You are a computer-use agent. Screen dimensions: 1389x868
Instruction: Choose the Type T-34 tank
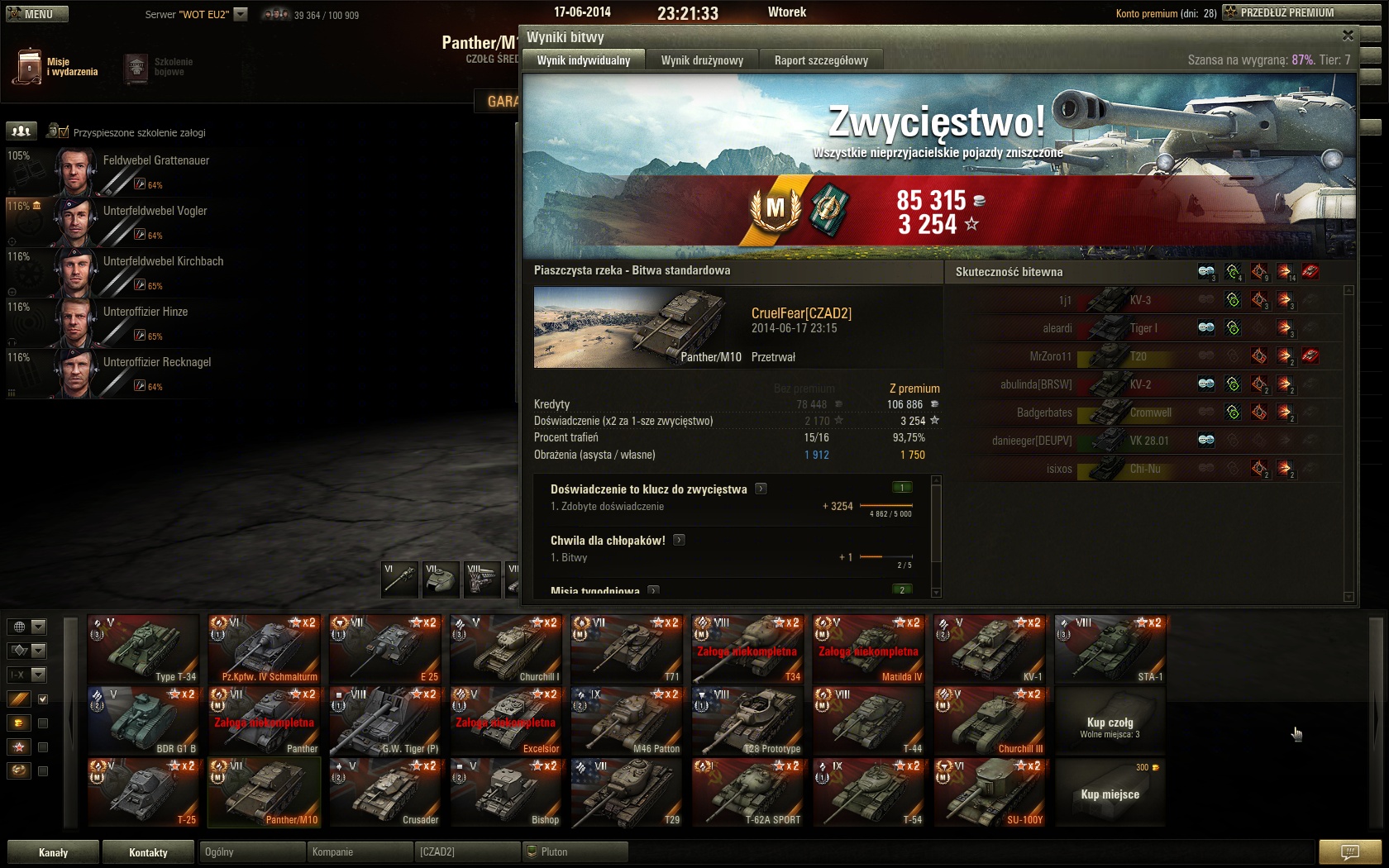point(144,649)
